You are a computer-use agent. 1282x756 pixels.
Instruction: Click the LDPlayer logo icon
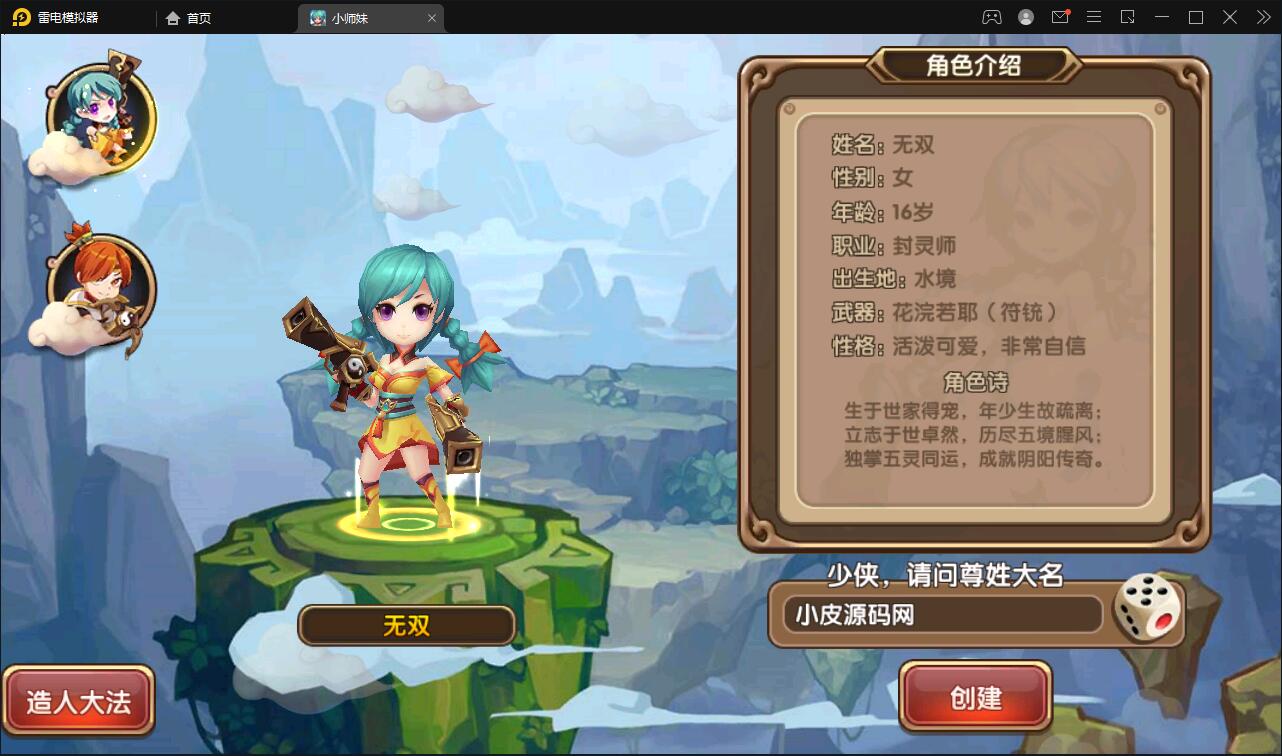click(20, 17)
